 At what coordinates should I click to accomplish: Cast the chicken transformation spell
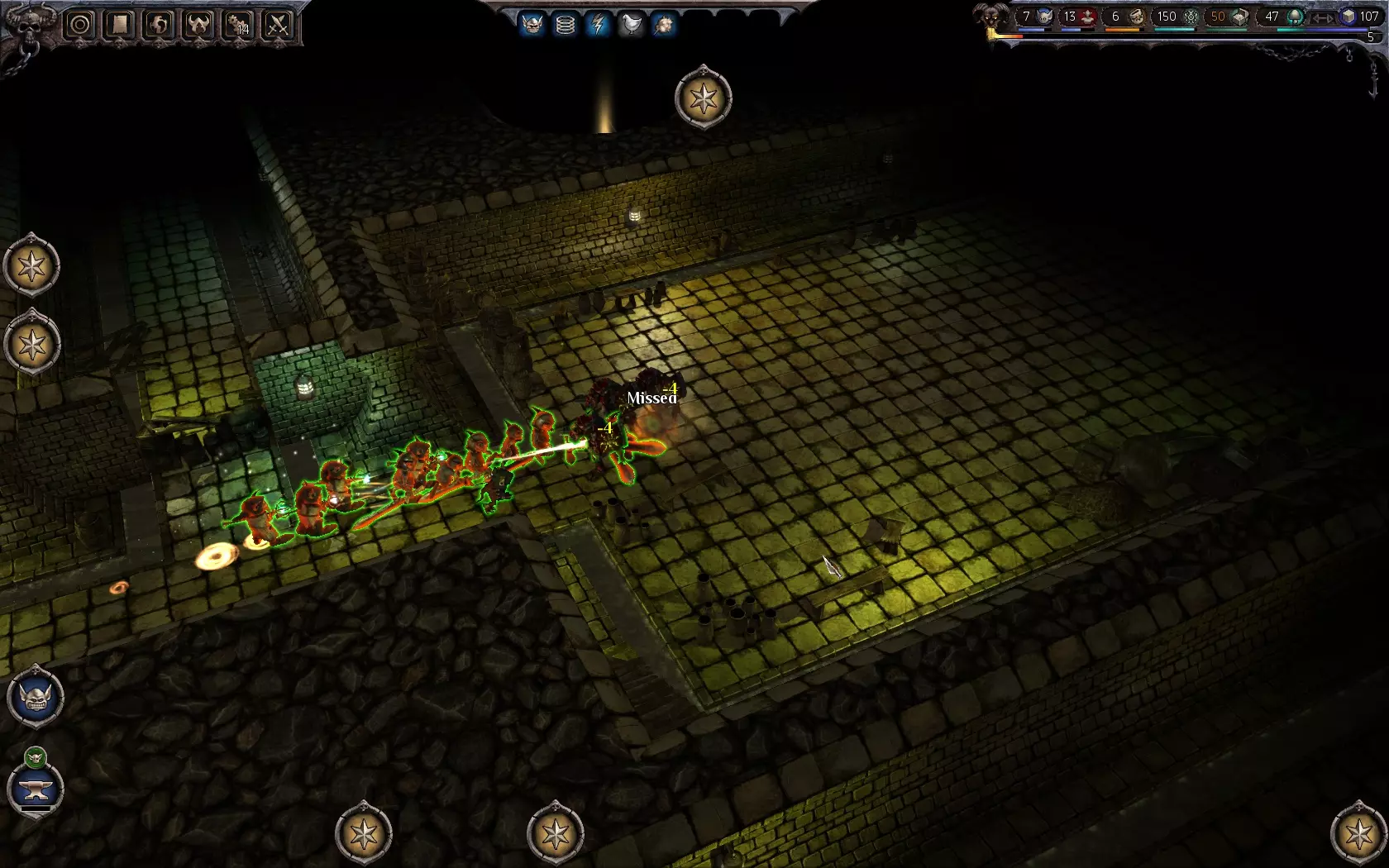tap(631, 24)
